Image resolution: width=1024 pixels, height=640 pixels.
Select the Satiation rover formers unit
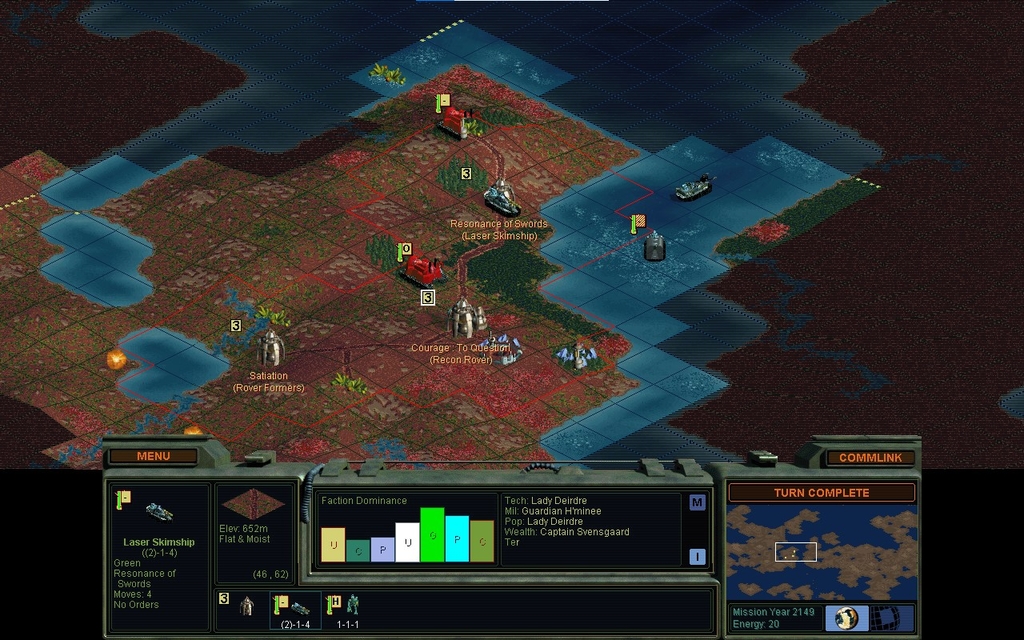pos(270,349)
